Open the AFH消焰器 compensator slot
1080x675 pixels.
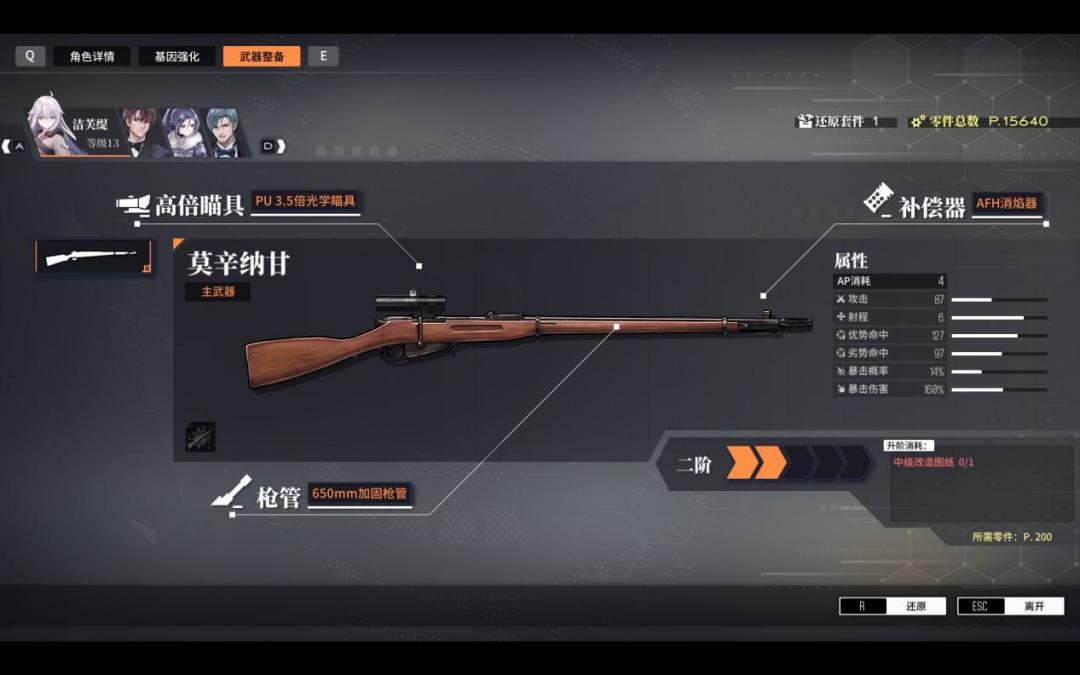click(x=1007, y=204)
